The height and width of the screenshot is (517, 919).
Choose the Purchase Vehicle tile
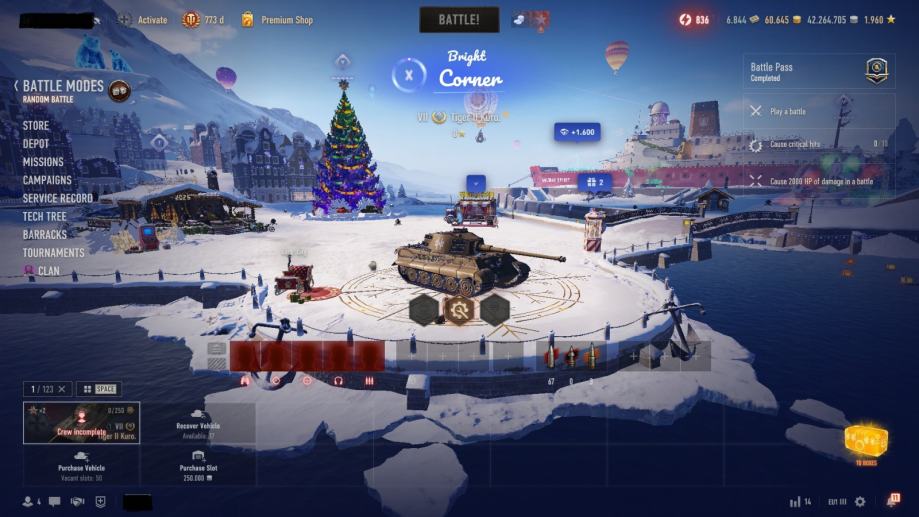[82, 467]
